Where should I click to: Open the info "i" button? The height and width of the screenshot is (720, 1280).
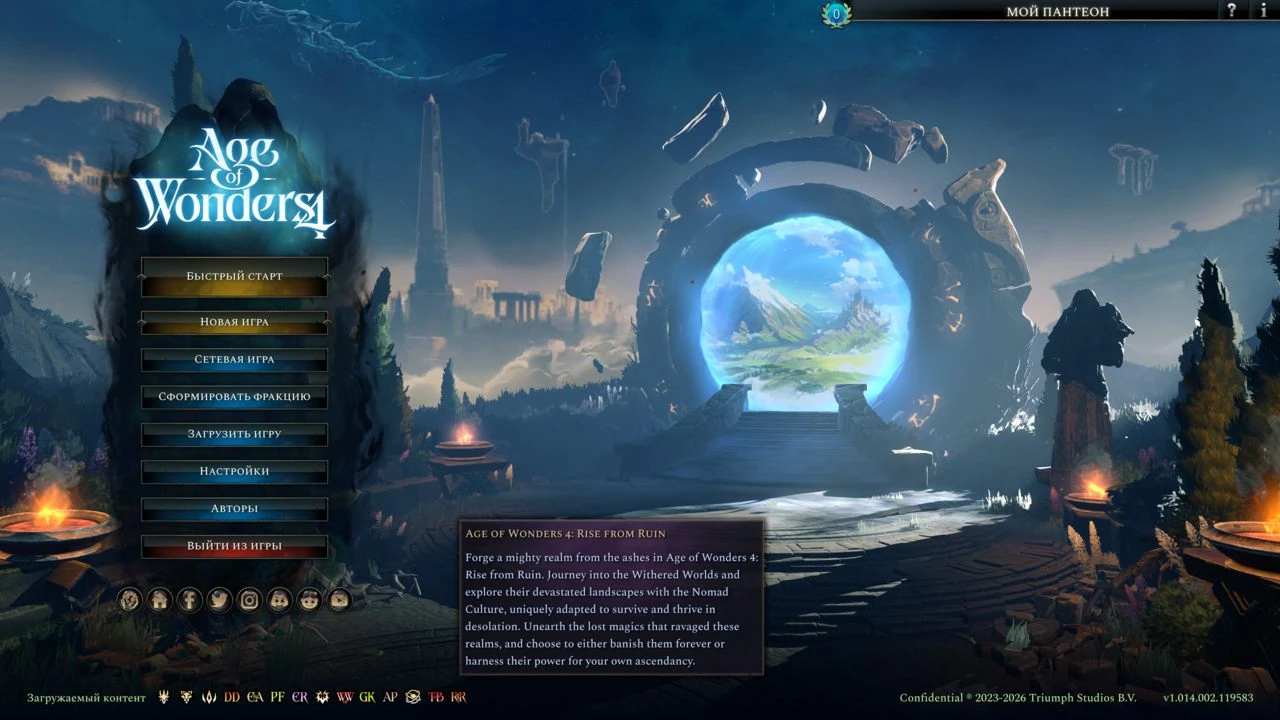click(1264, 11)
